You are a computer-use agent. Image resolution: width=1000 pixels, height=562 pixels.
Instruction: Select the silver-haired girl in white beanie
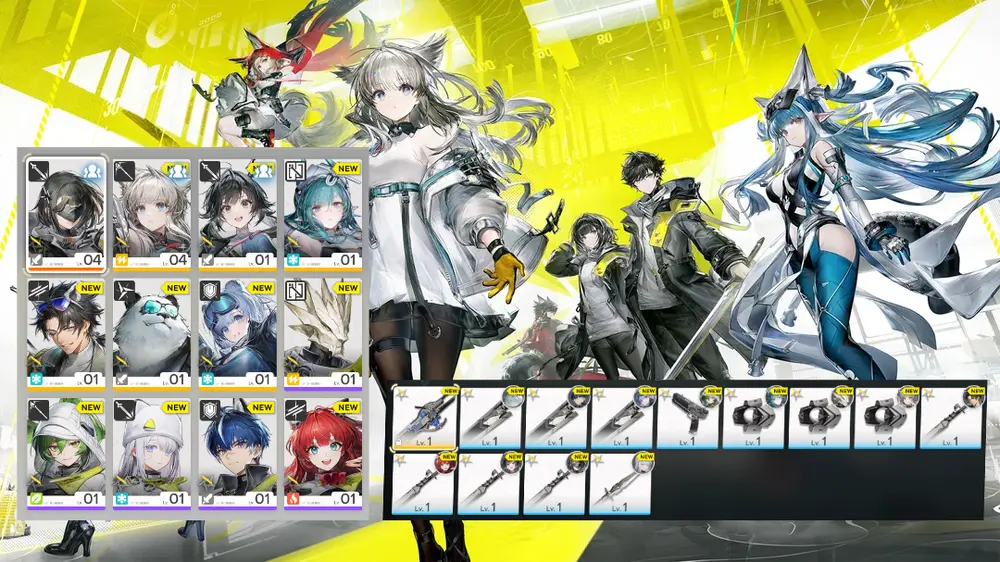(151, 453)
